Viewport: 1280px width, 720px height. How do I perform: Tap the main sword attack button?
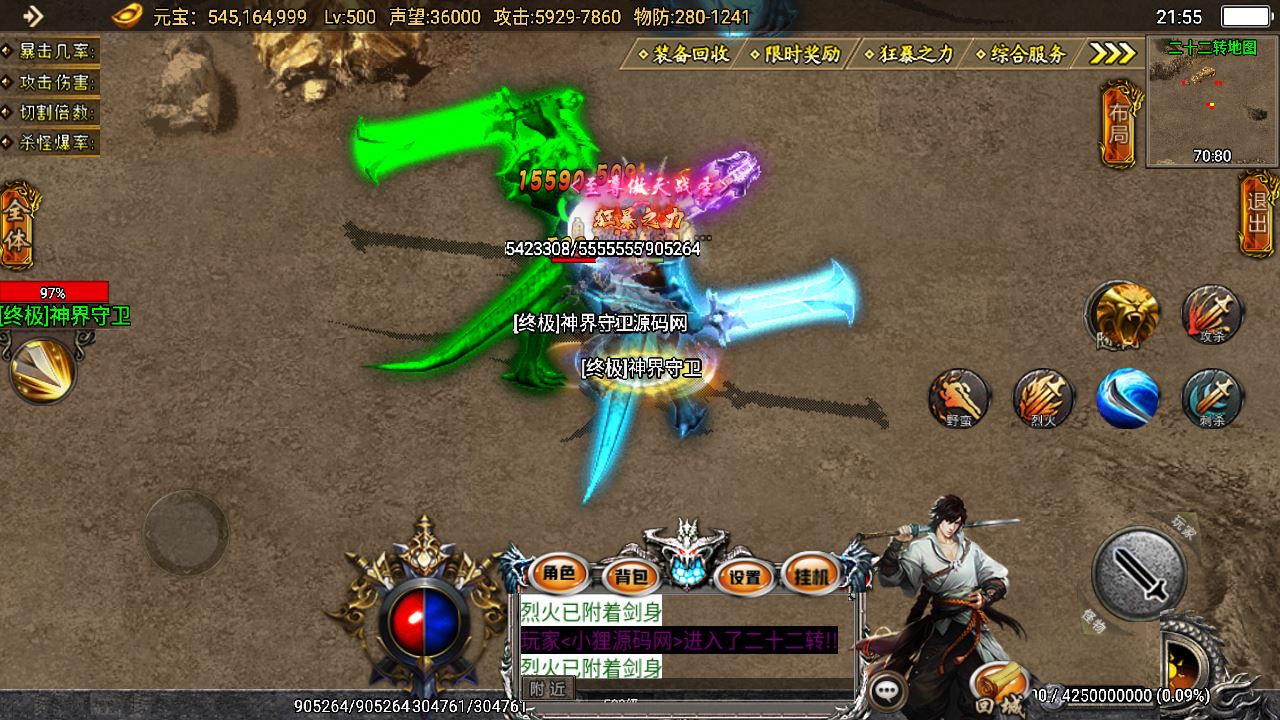coord(1138,574)
